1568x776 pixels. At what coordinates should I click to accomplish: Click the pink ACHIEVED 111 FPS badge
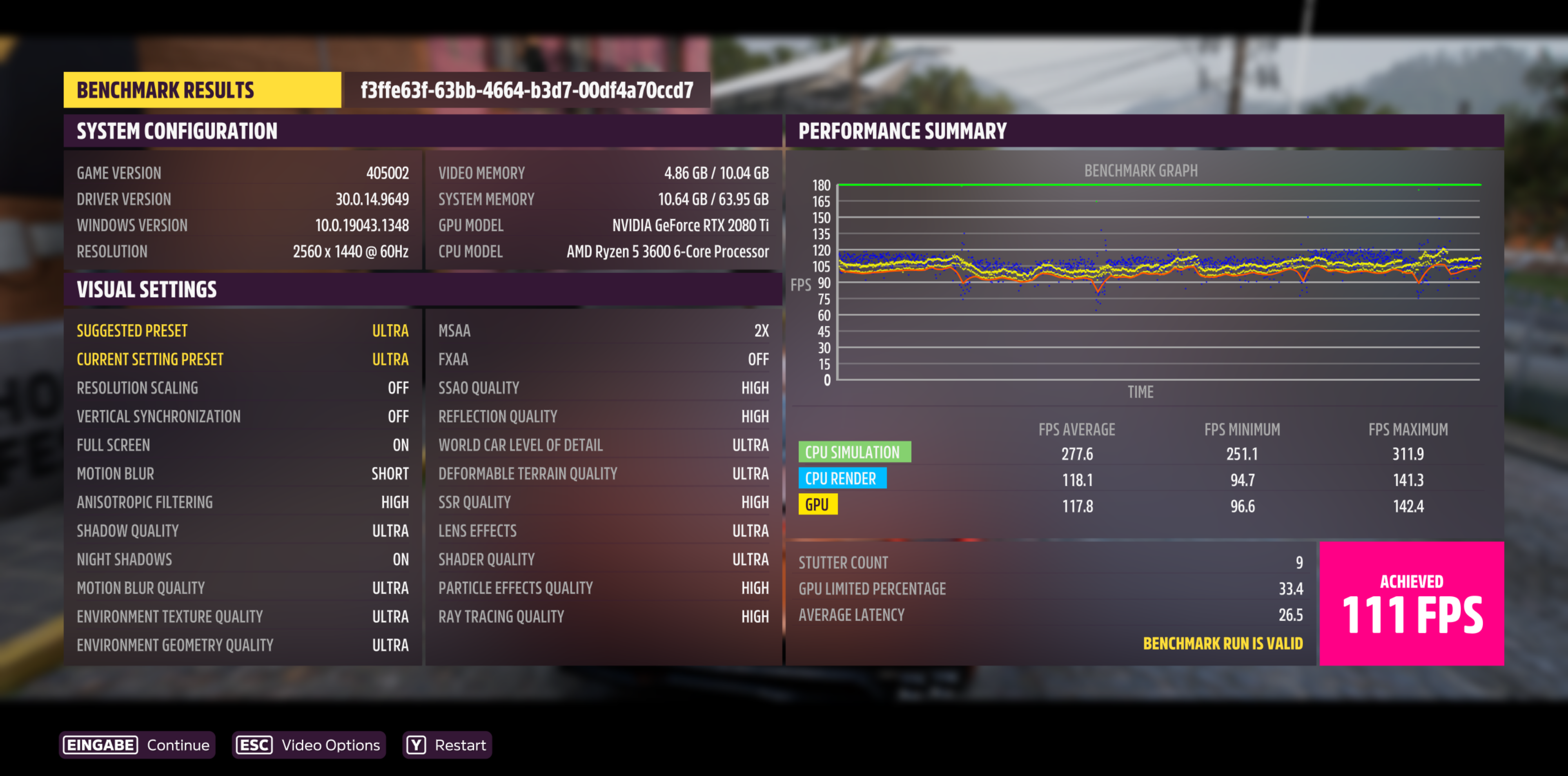[1412, 604]
